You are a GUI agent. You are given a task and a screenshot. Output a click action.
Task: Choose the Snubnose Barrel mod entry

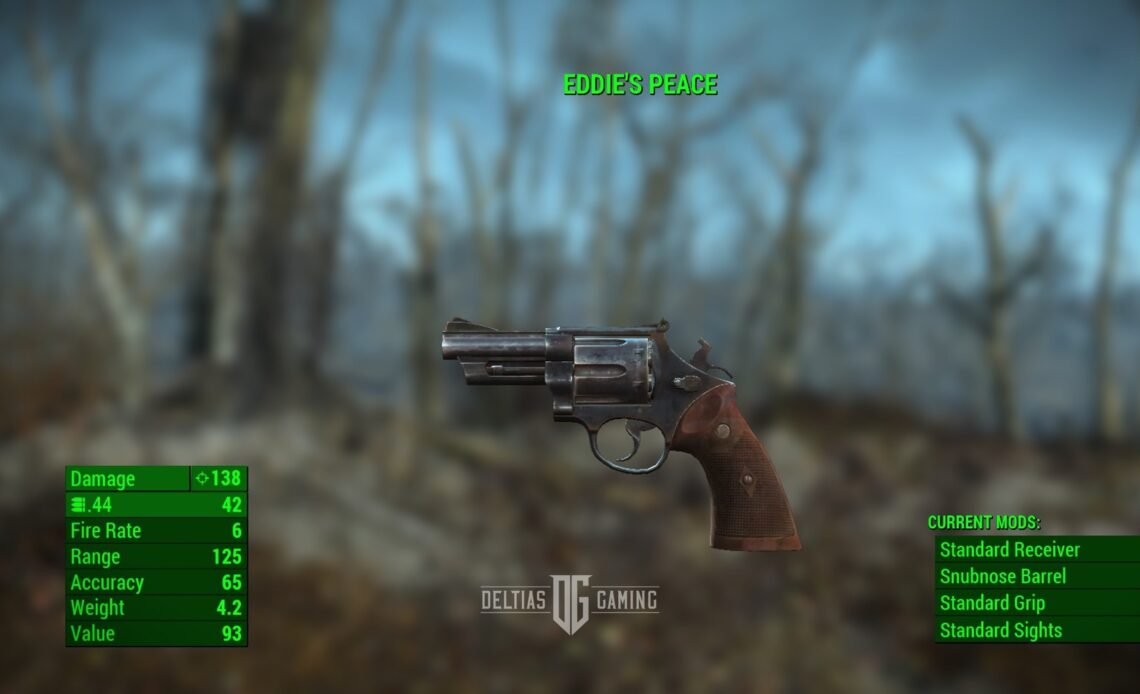pyautogui.click(x=1003, y=577)
